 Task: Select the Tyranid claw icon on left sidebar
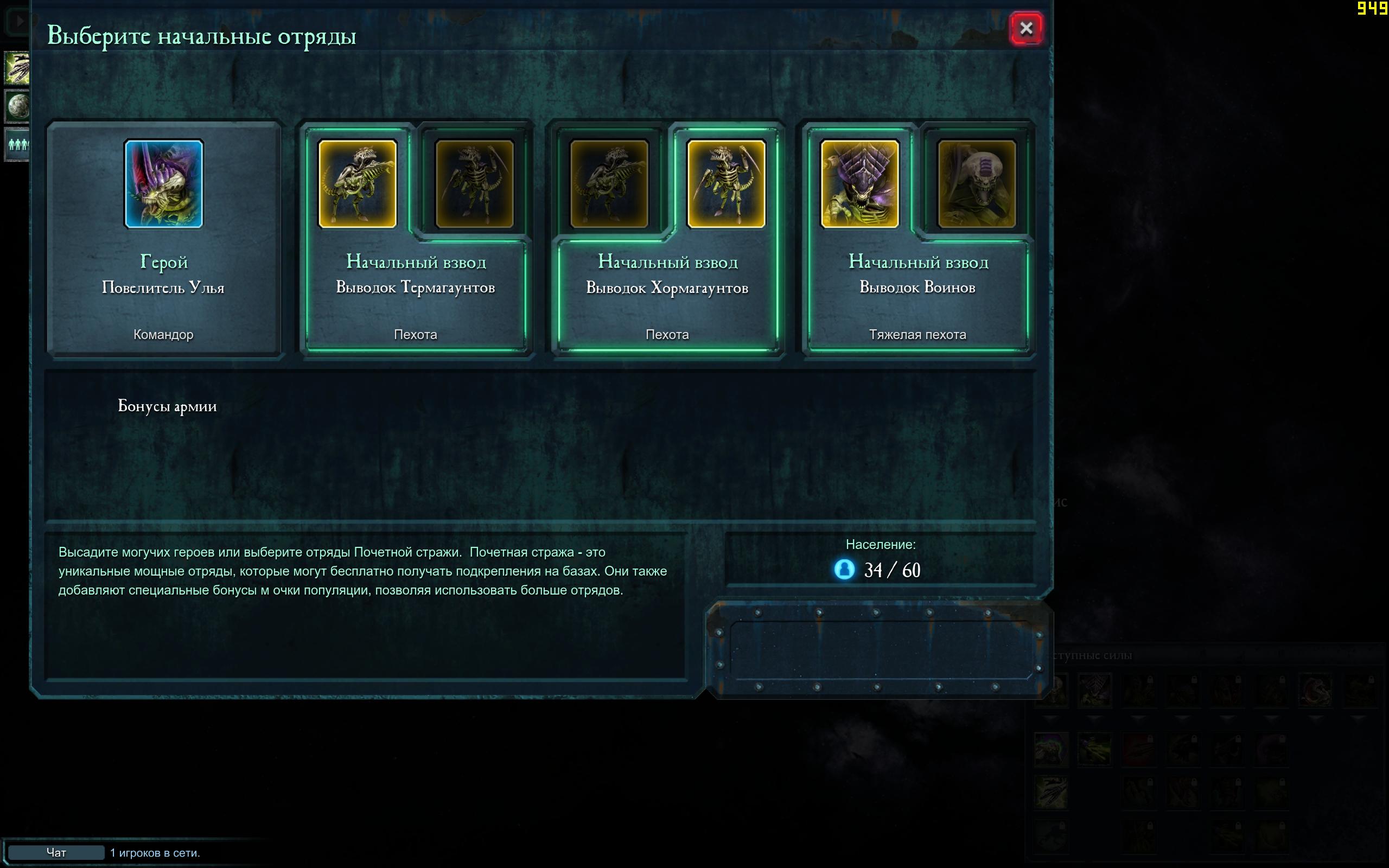coord(17,68)
